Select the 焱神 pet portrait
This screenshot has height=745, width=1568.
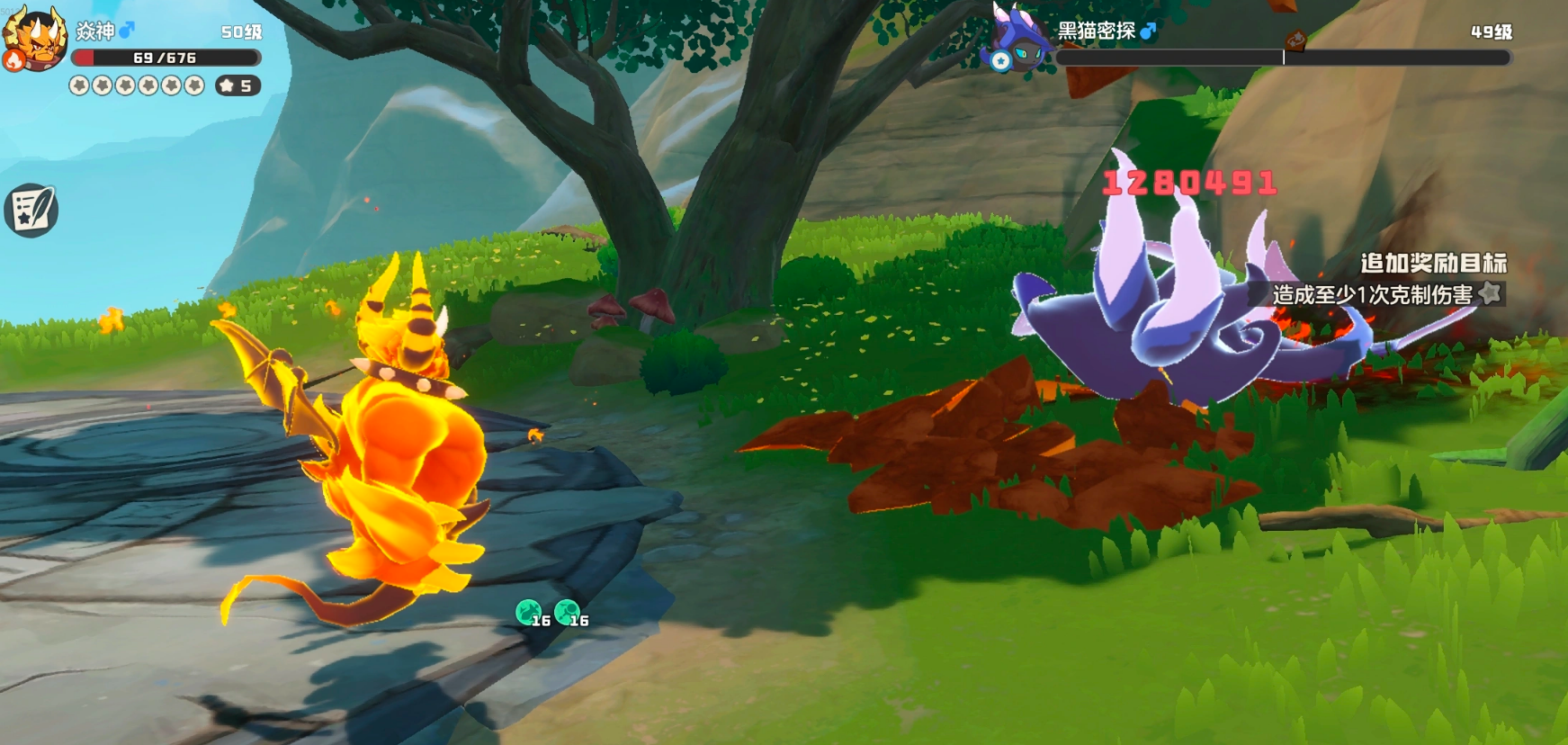coord(35,38)
